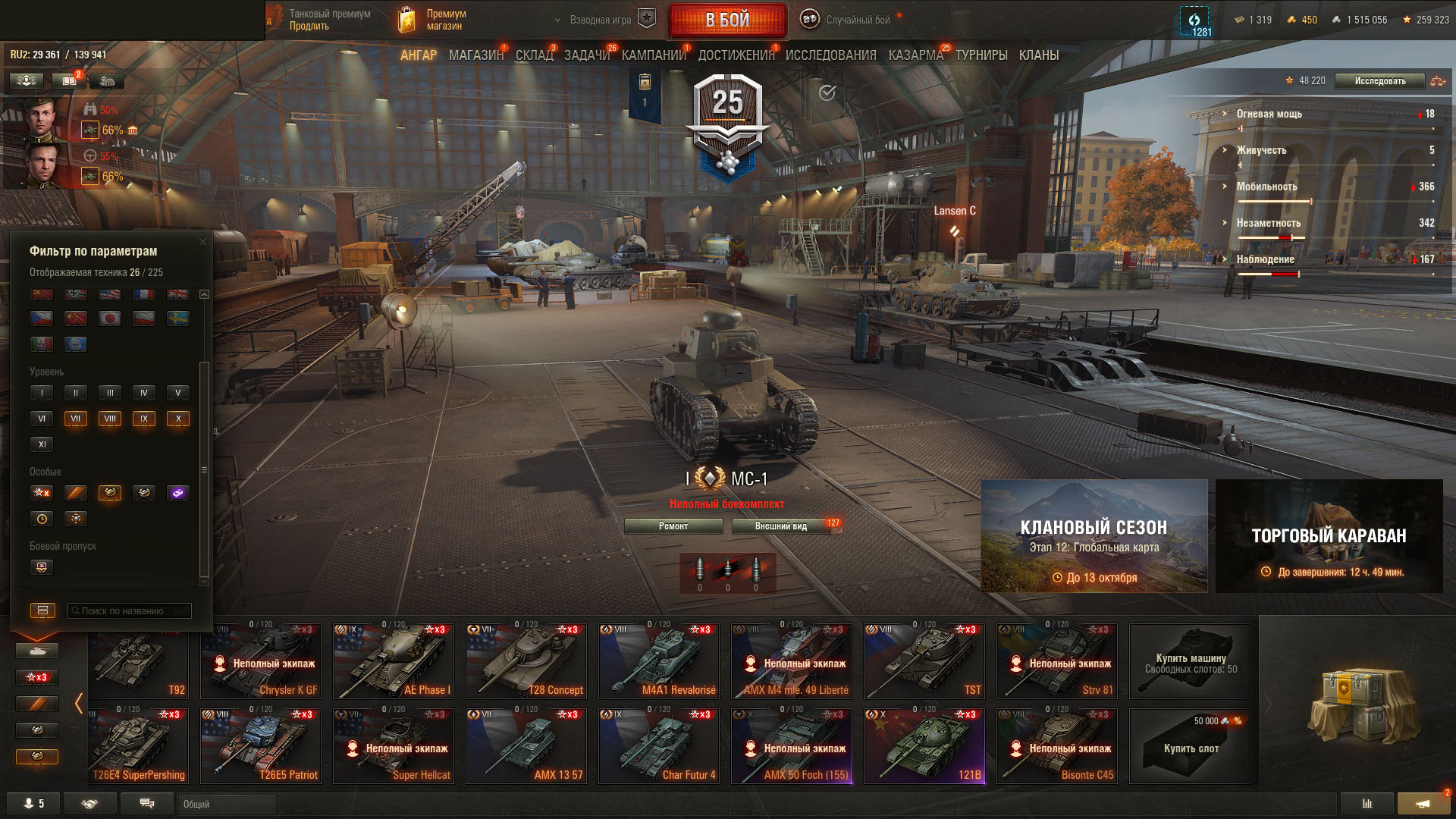Close the Фильтр по параметрам panel

click(202, 242)
